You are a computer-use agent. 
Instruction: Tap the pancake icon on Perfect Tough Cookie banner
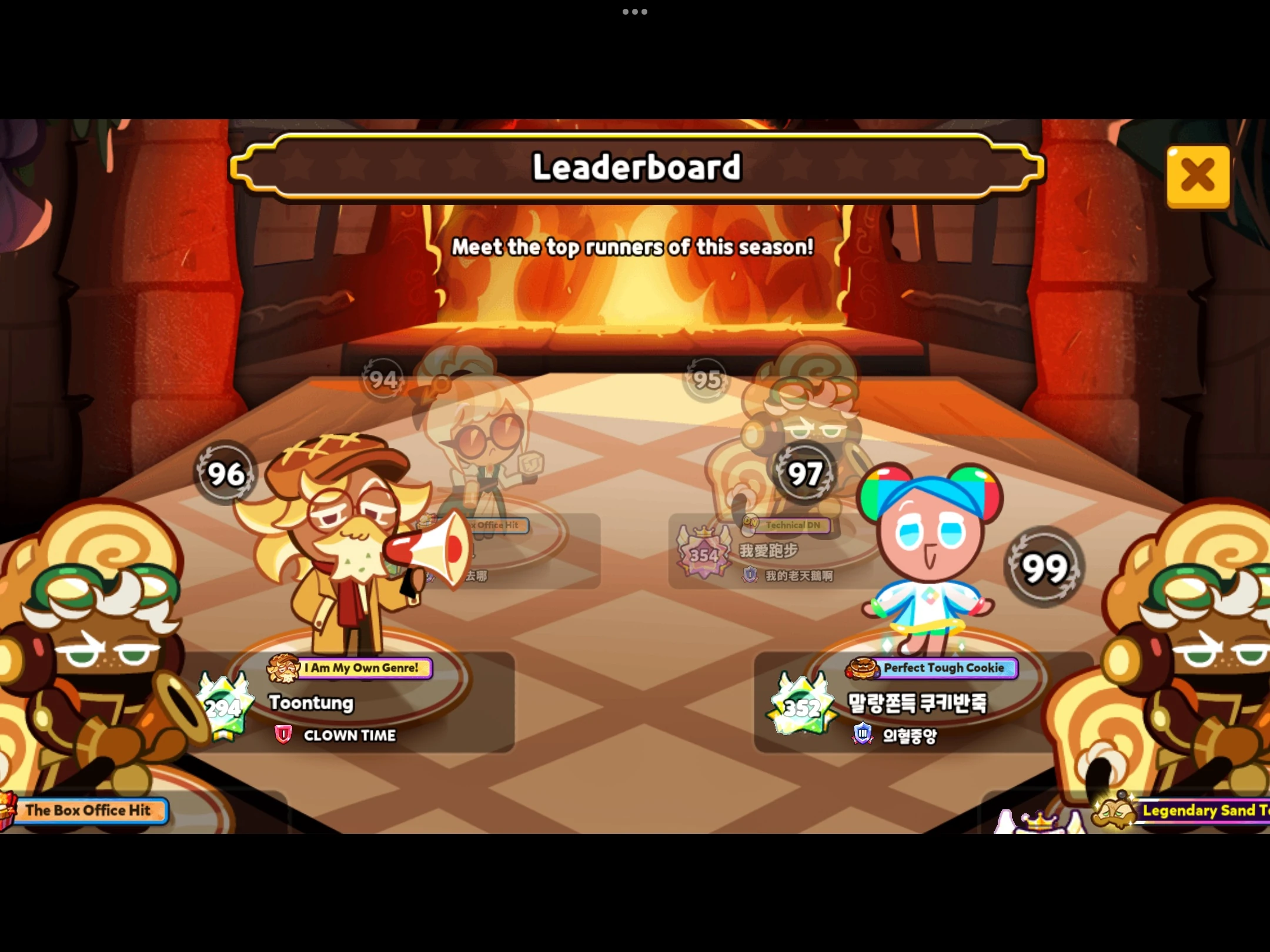(863, 668)
